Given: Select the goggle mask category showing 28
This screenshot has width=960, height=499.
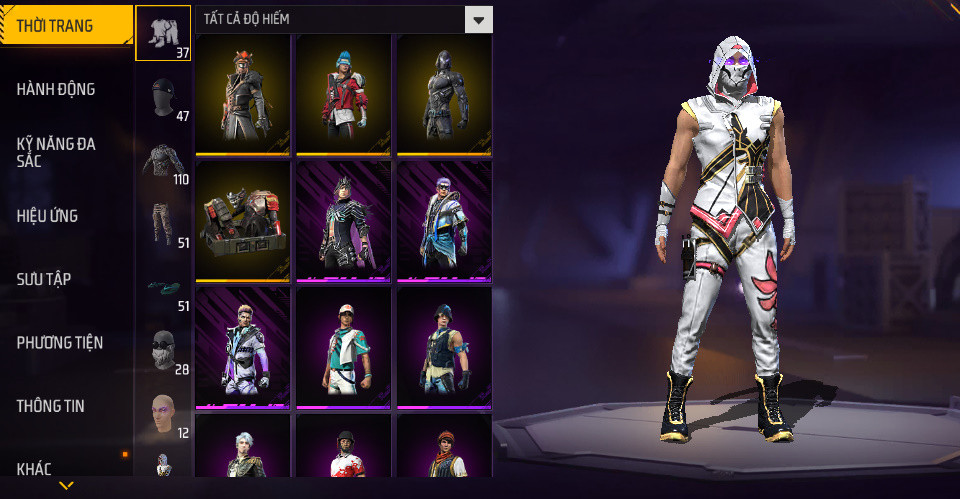Looking at the screenshot, I should 163,350.
